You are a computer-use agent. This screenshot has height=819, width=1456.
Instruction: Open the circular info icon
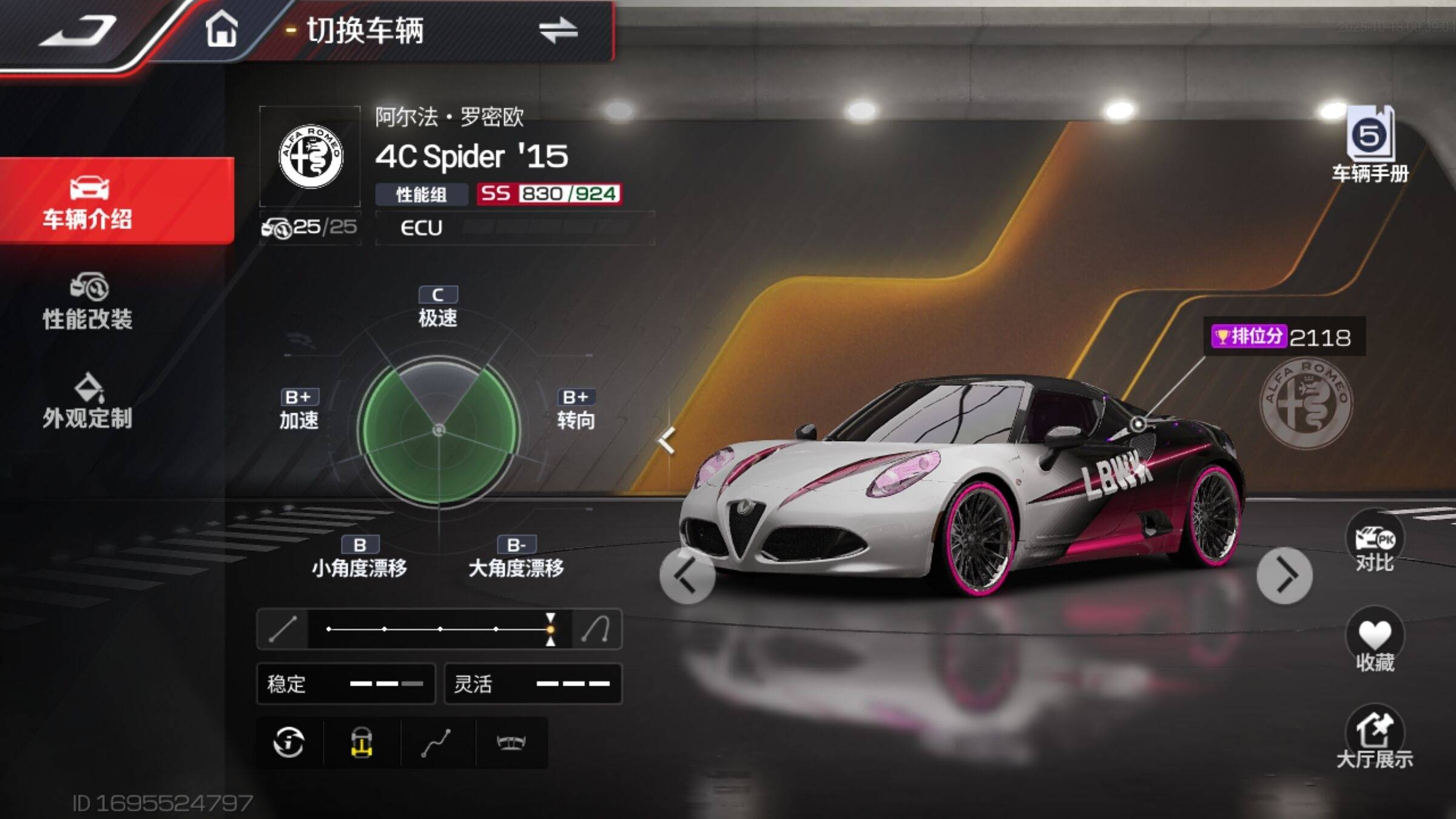pyautogui.click(x=289, y=743)
